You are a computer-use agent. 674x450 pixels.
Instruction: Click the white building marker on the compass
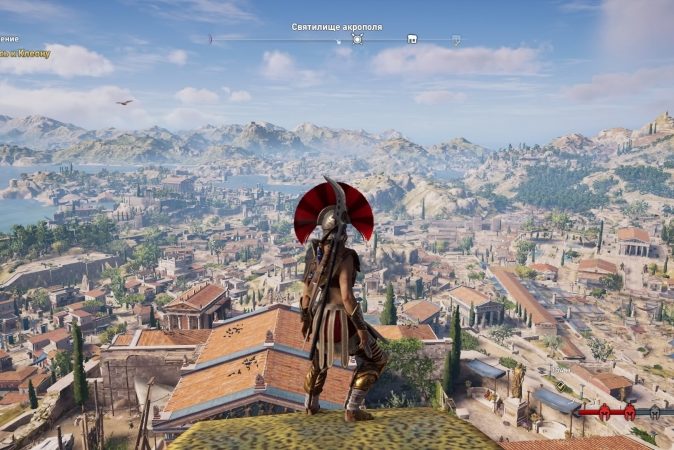pyautogui.click(x=411, y=40)
